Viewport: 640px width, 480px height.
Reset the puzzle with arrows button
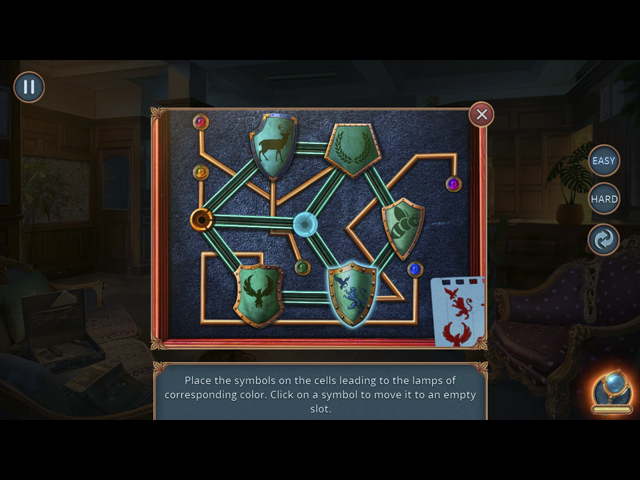(603, 240)
